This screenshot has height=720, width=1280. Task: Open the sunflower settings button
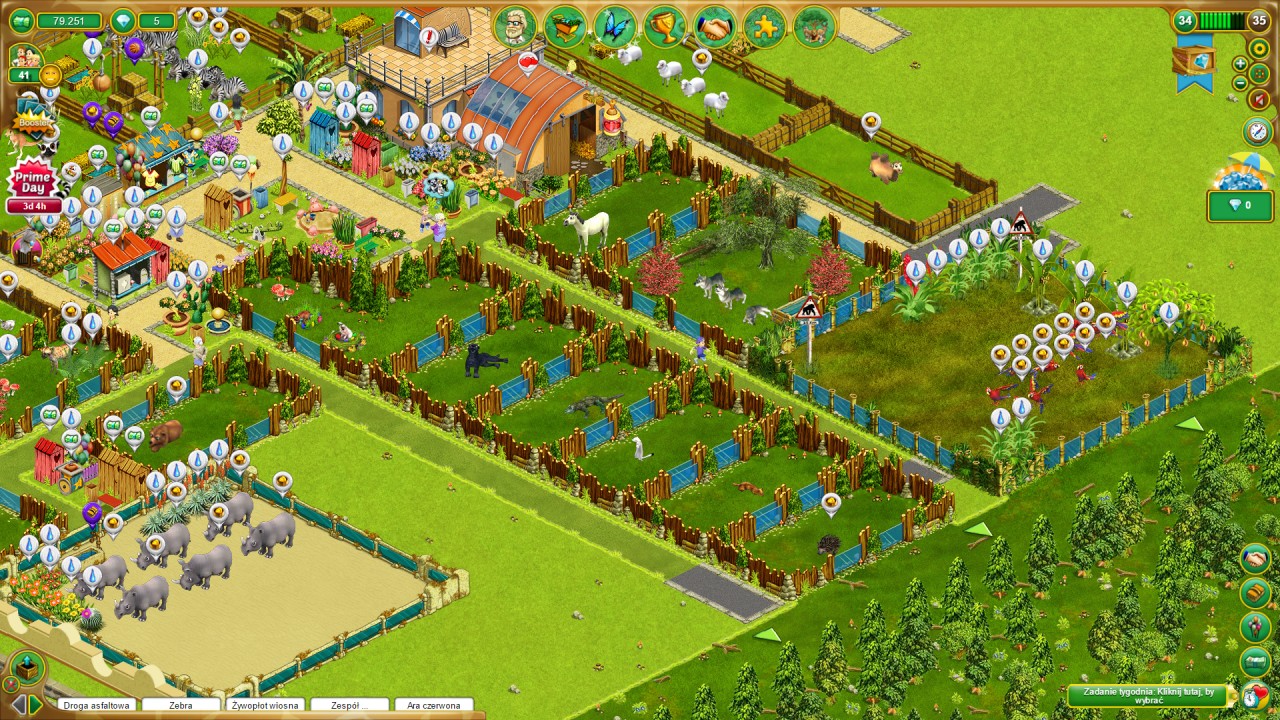pyautogui.click(x=1259, y=48)
